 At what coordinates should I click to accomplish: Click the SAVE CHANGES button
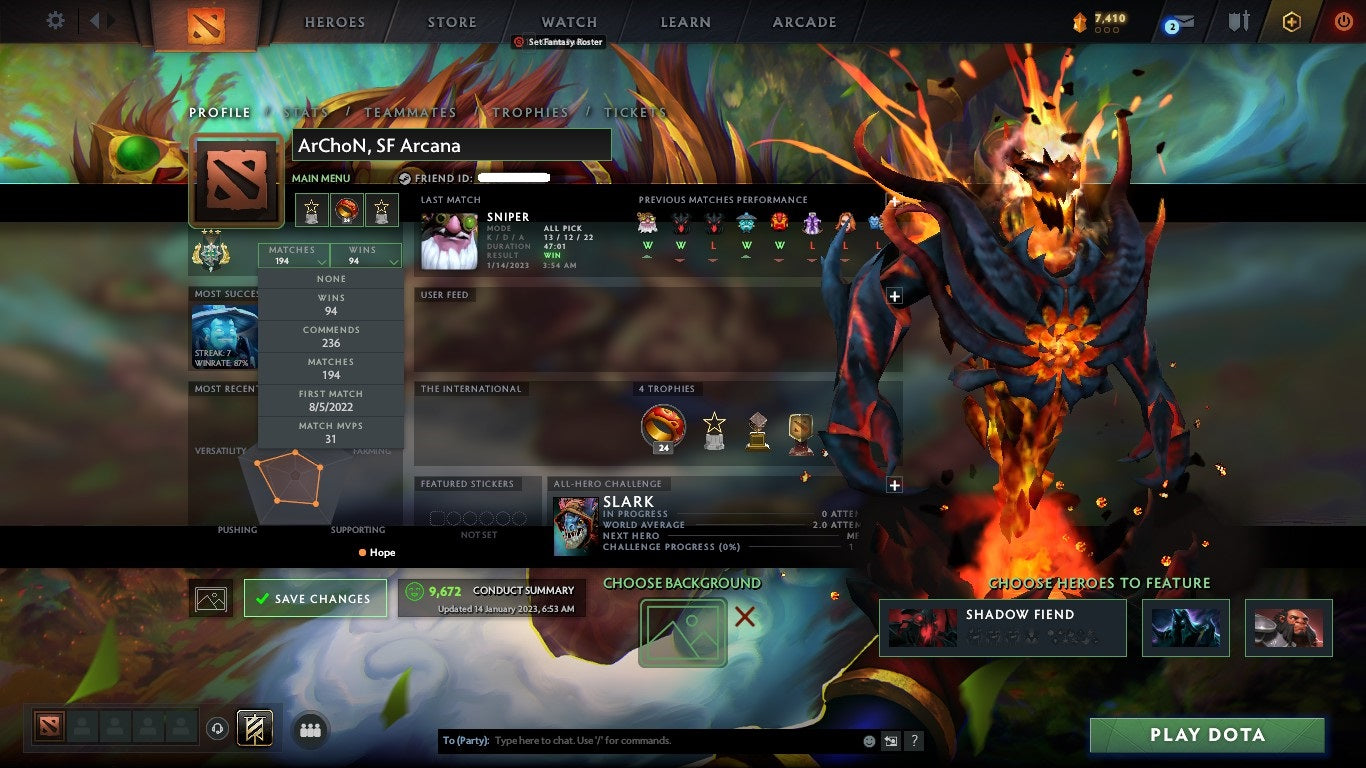[315, 598]
